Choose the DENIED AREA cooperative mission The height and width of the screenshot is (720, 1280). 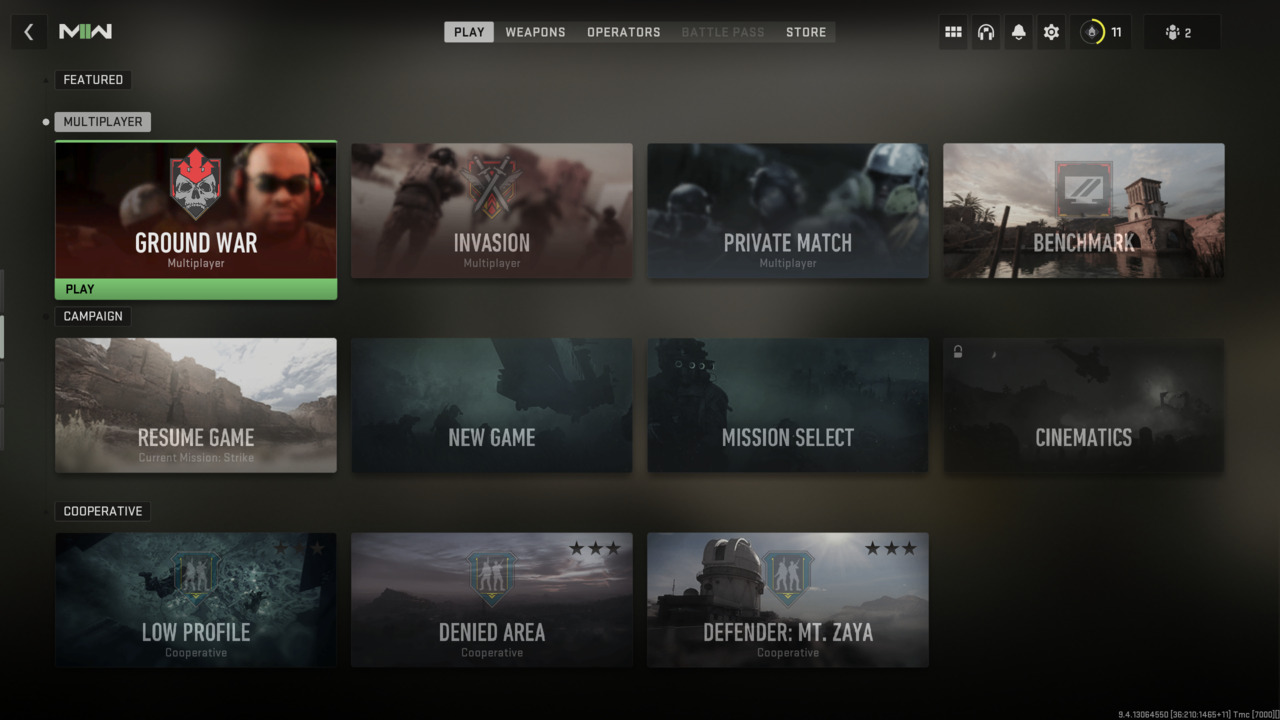[491, 600]
